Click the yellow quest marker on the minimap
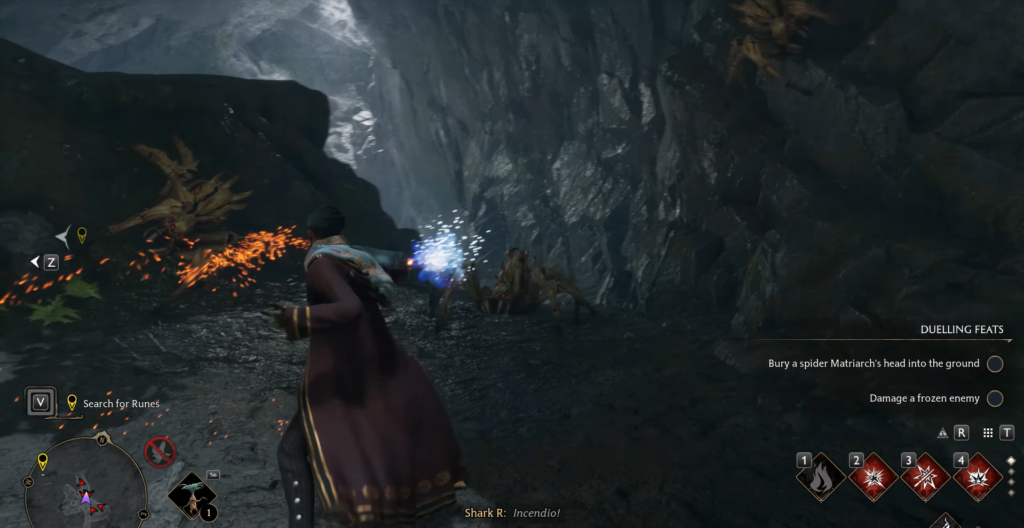 (x=42, y=461)
